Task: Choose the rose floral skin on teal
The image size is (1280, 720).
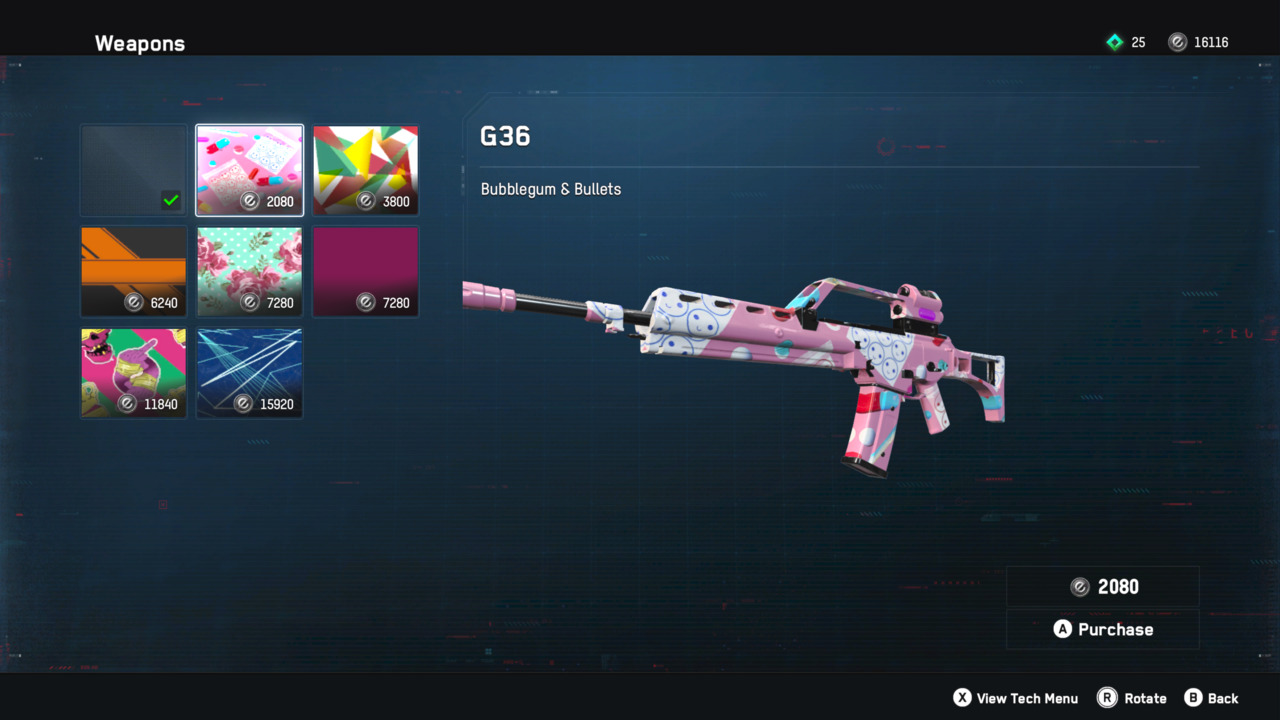Action: [250, 271]
